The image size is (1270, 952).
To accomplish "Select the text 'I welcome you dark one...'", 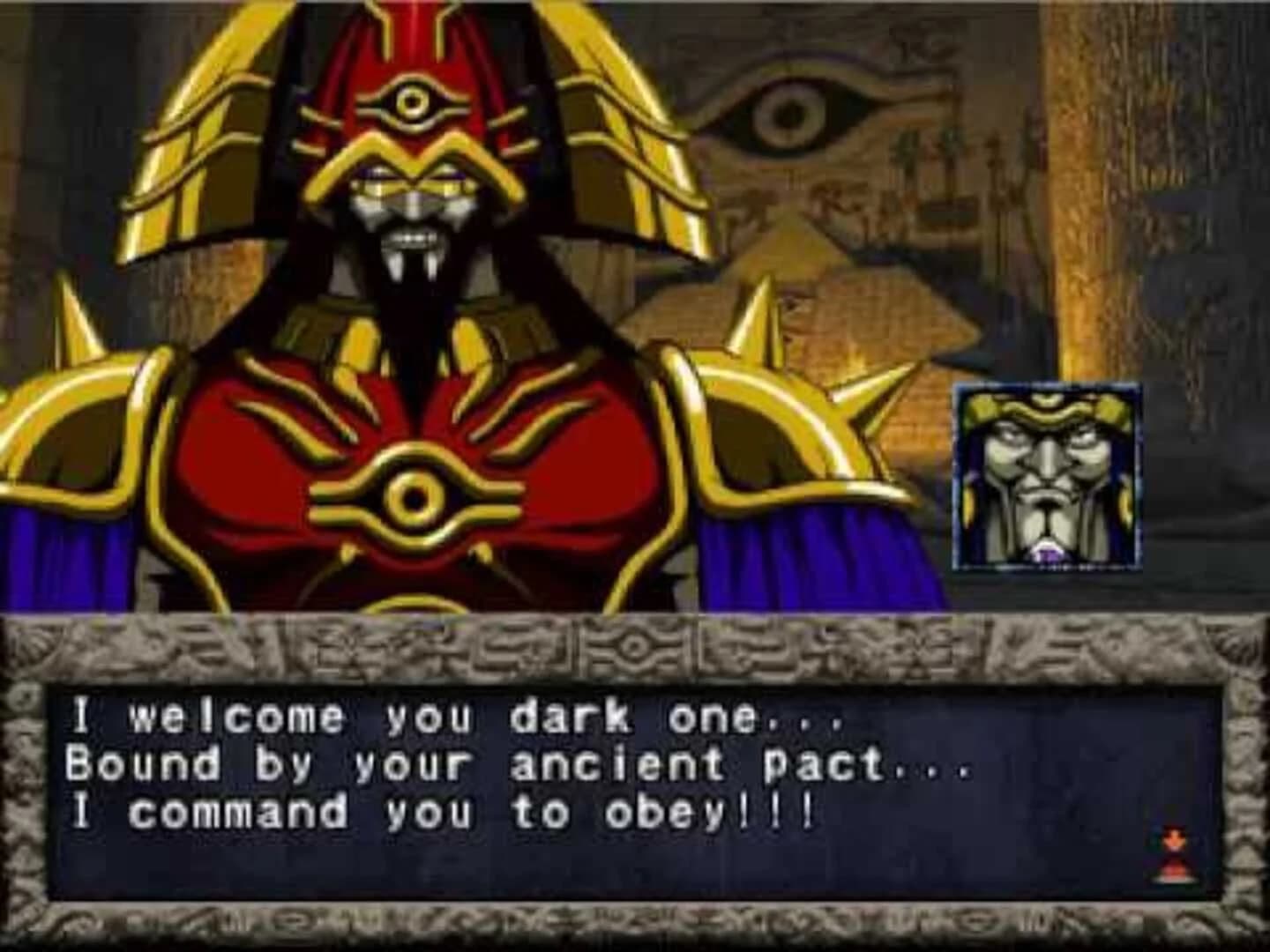I will pyautogui.click(x=454, y=718).
